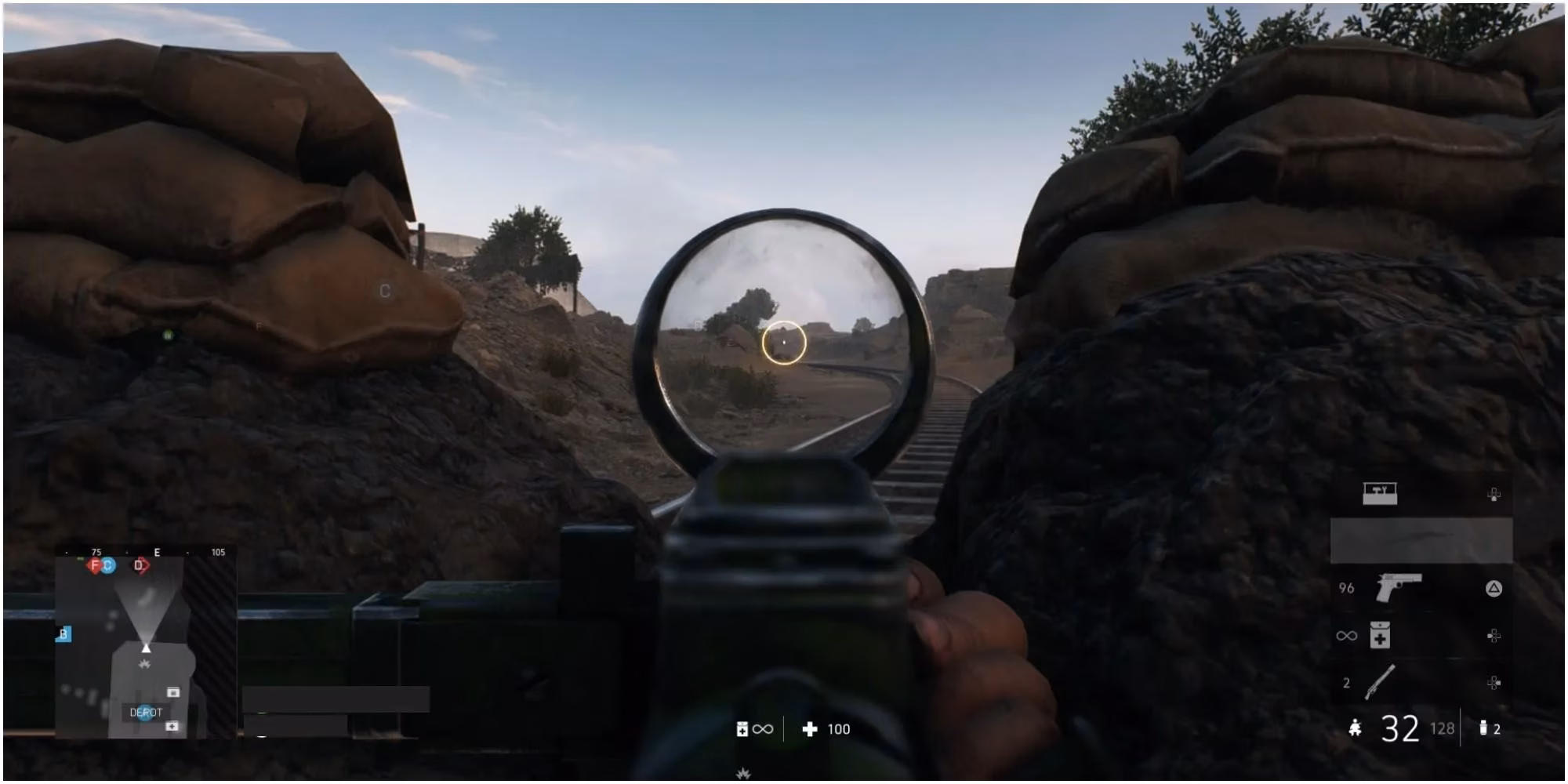1568x784 pixels.
Task: Click the magazine icon showing 2 remaining
Action: [1483, 729]
